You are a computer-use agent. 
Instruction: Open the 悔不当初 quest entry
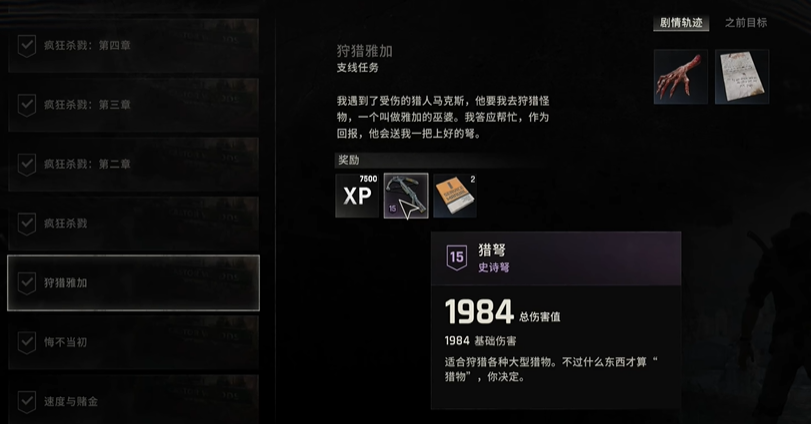click(133, 342)
